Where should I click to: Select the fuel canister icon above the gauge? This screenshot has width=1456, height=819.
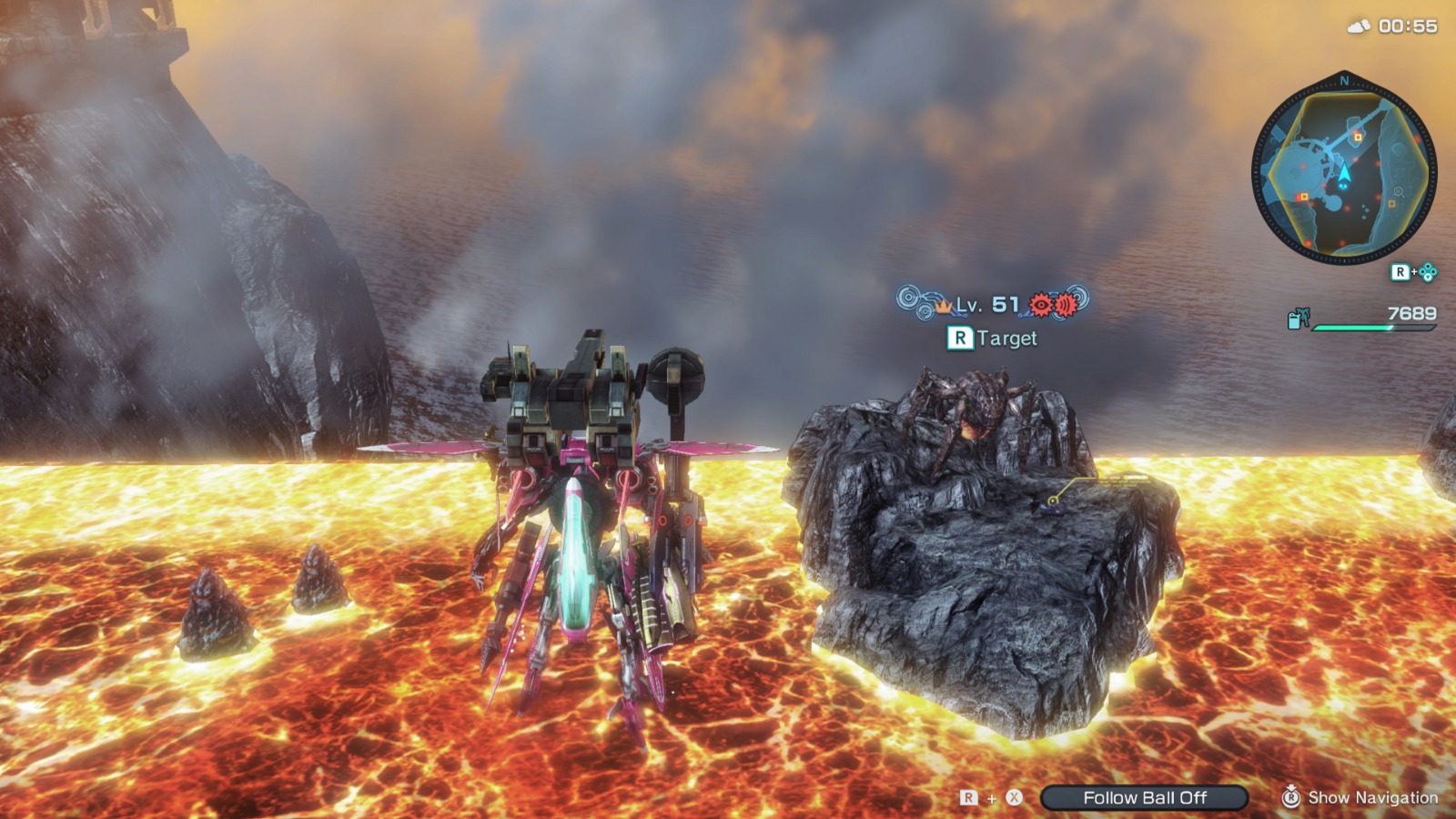(x=1298, y=317)
